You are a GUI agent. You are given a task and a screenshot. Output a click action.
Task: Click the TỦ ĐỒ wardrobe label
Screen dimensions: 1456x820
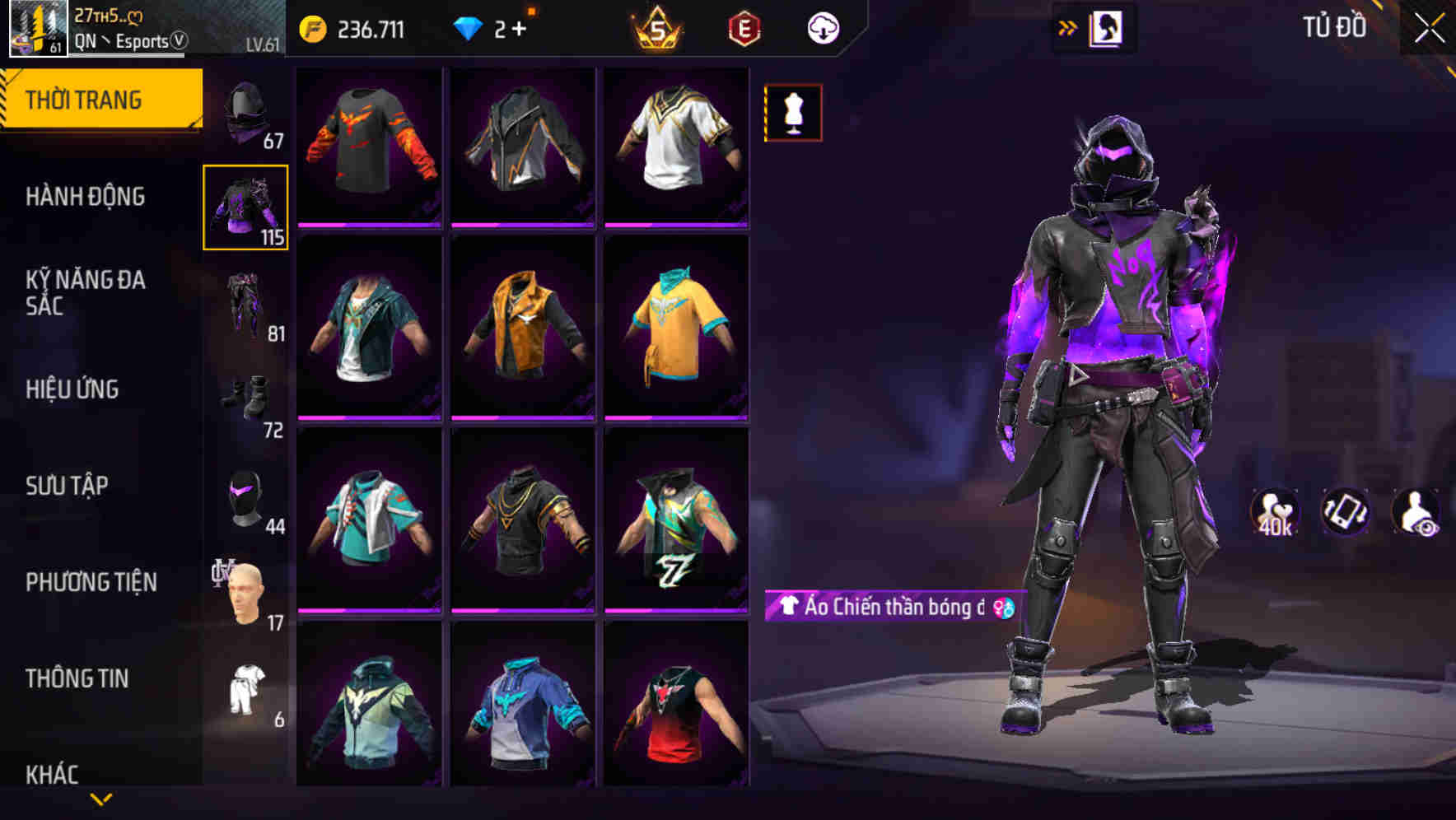pyautogui.click(x=1332, y=26)
